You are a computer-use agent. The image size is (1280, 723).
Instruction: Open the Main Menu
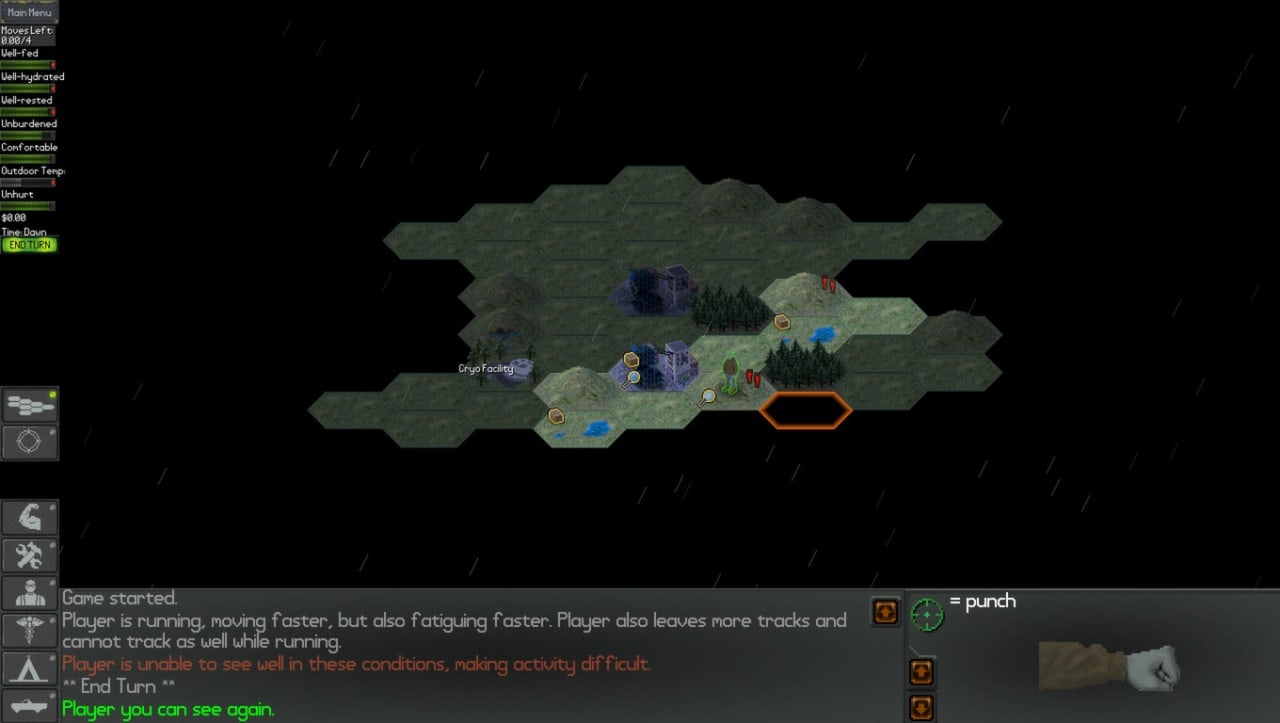click(x=30, y=13)
